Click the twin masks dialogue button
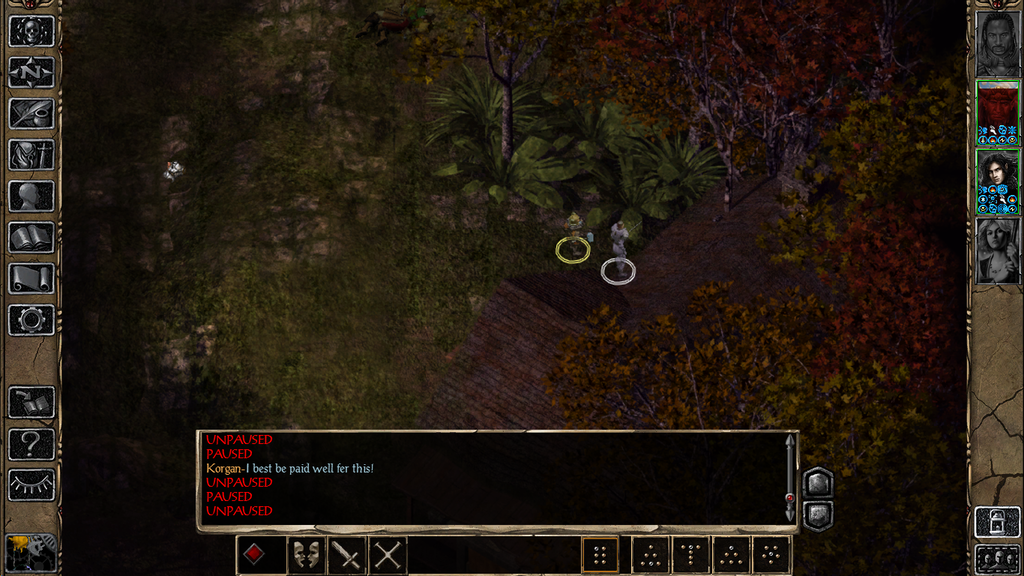1024x576 pixels. coord(305,555)
